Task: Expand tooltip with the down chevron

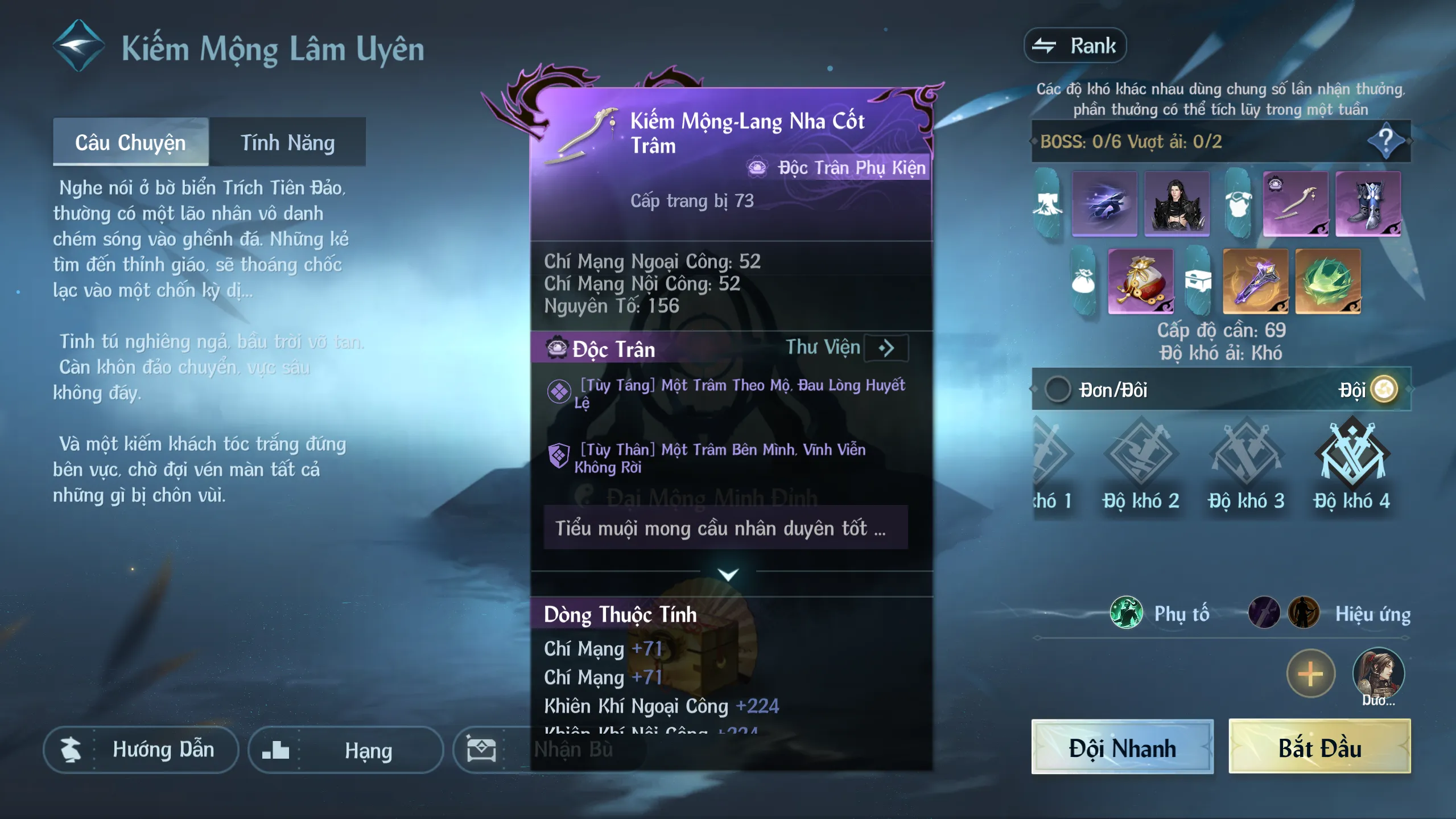Action: click(x=728, y=574)
